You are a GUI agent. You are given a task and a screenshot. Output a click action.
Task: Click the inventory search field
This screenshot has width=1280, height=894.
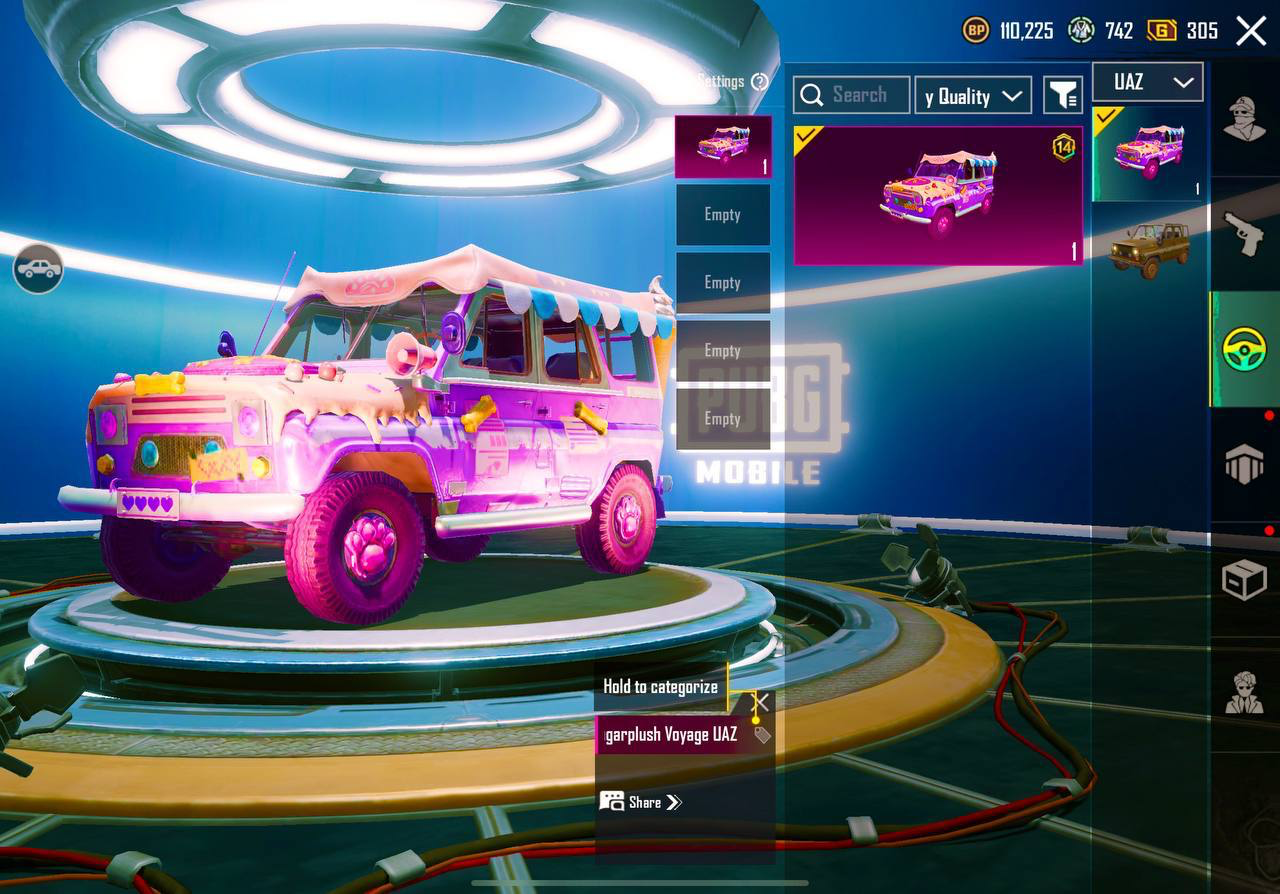coord(852,95)
